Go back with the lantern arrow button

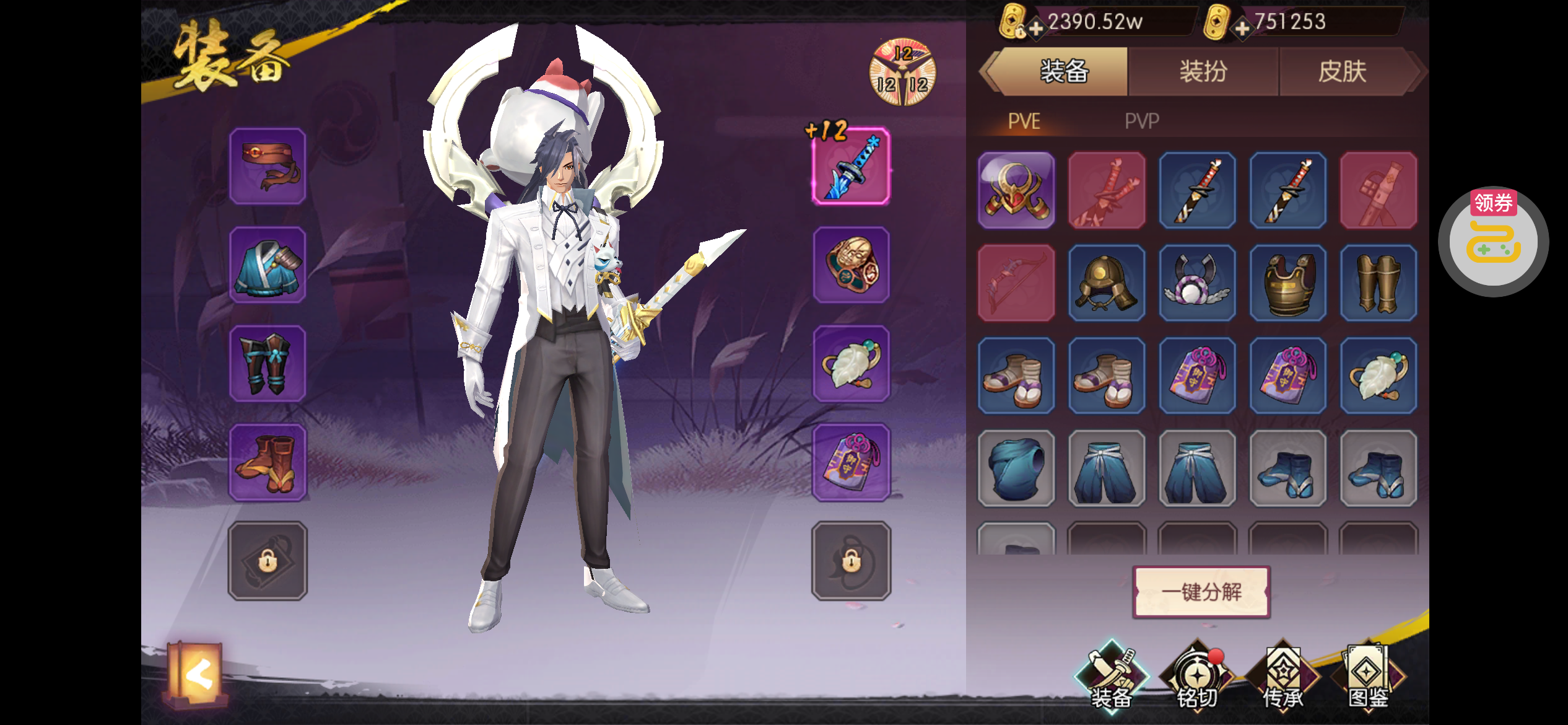click(x=197, y=675)
